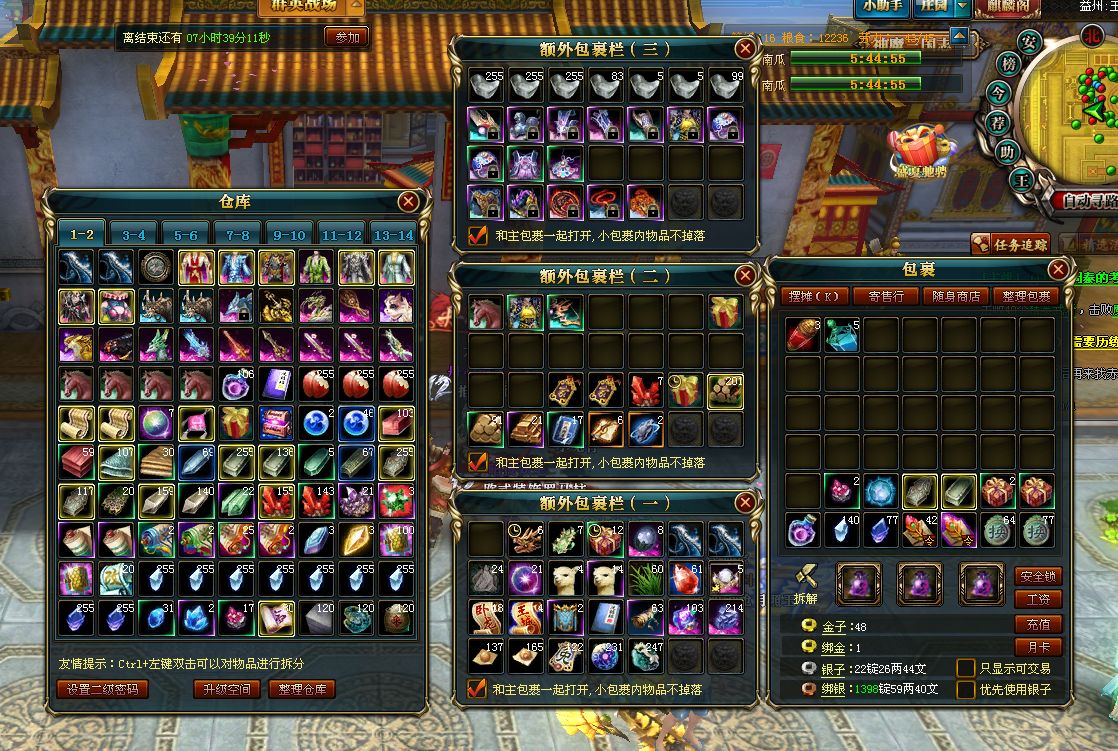Tidy the bag with 整理包裹
The image size is (1118, 751).
1027,296
